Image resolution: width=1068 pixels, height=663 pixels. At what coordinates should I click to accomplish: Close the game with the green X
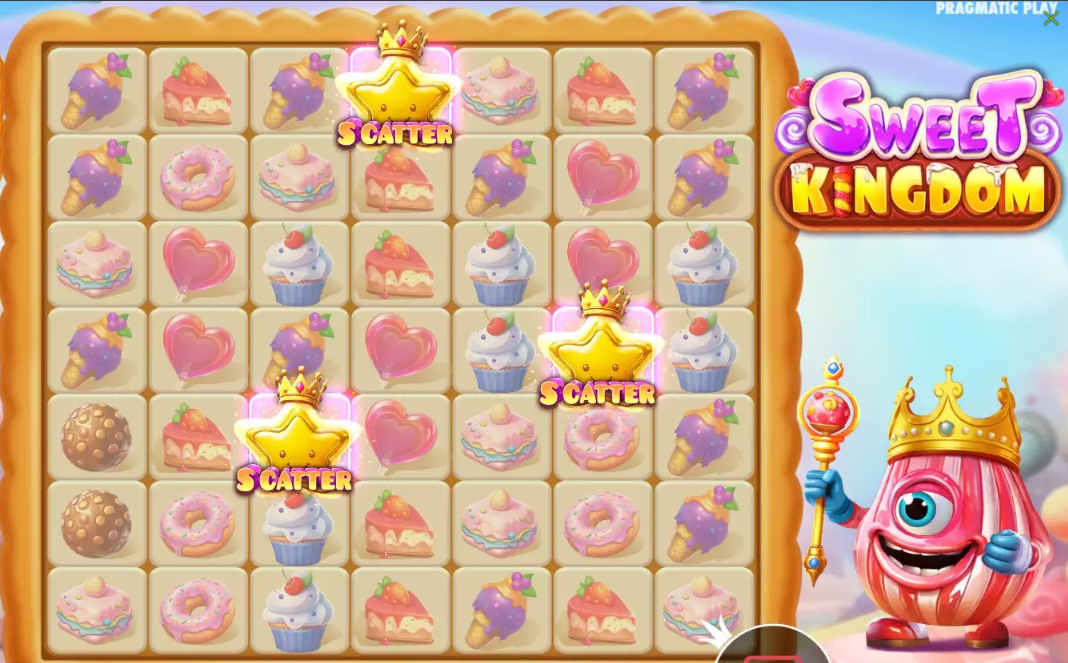point(1050,18)
